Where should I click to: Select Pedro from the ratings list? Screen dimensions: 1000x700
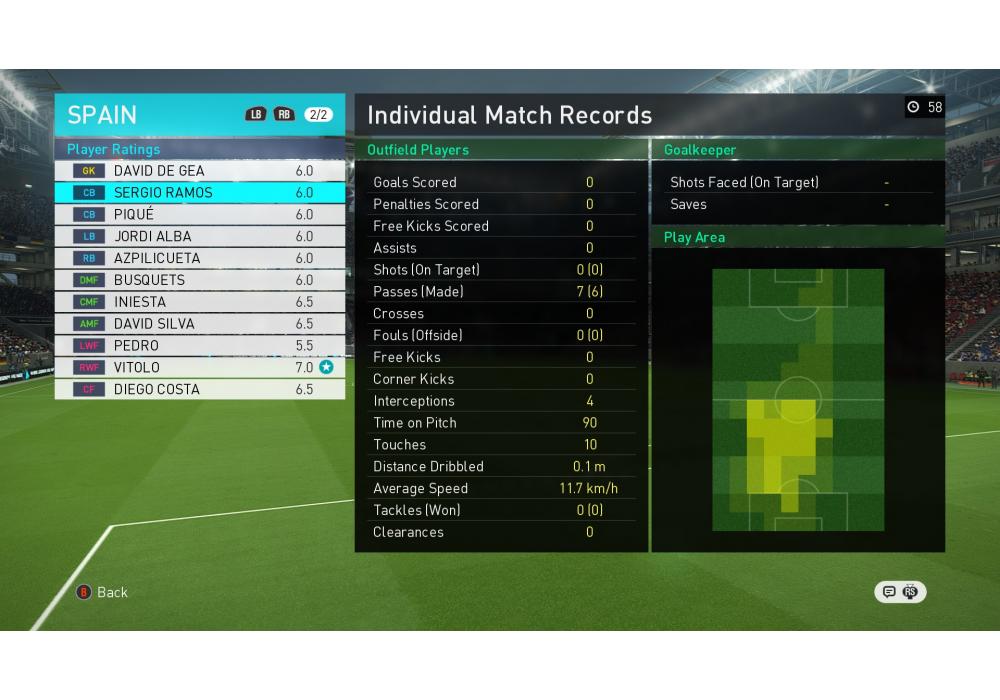coord(200,346)
